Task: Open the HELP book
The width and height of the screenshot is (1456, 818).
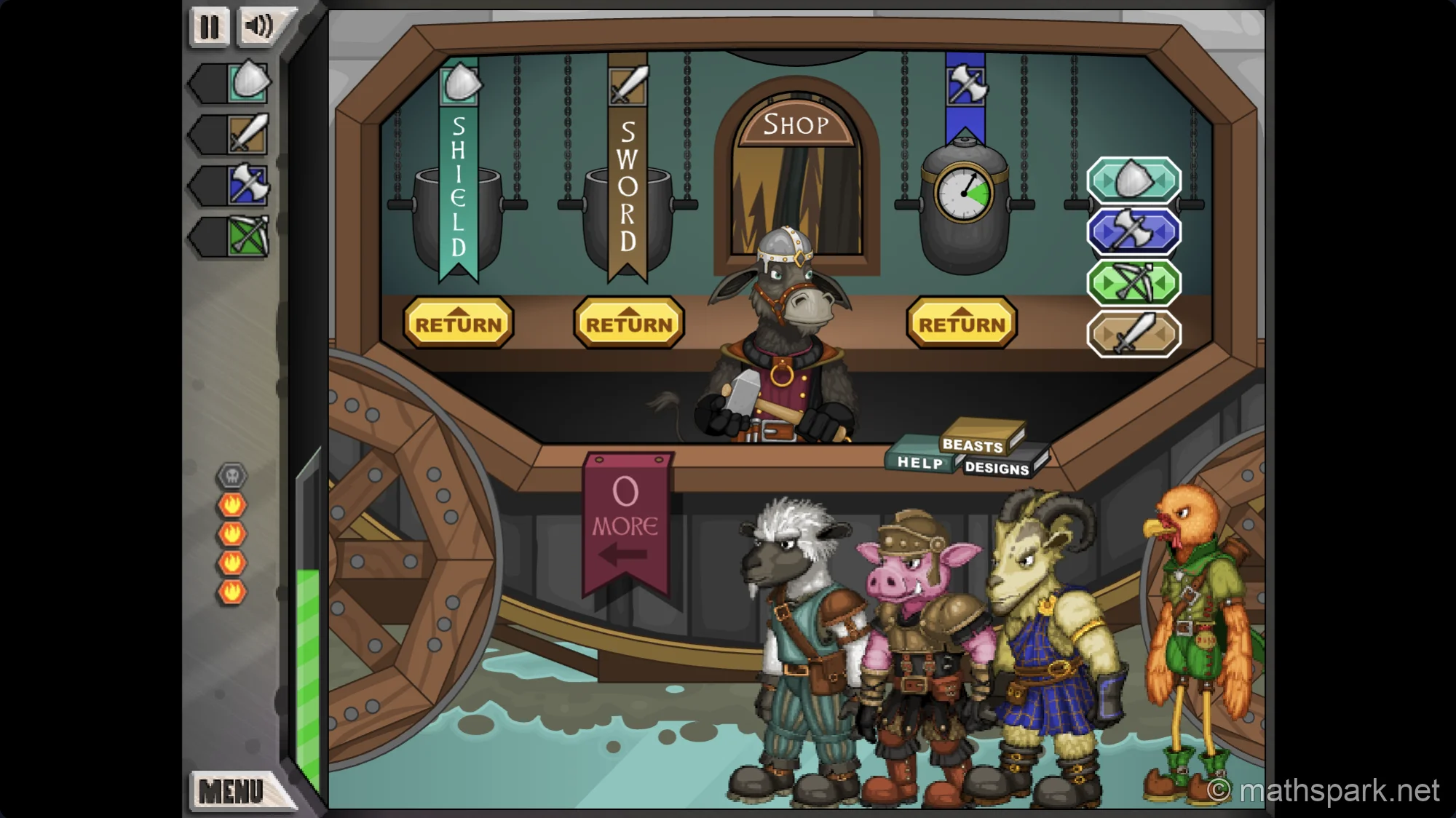Action: point(920,463)
